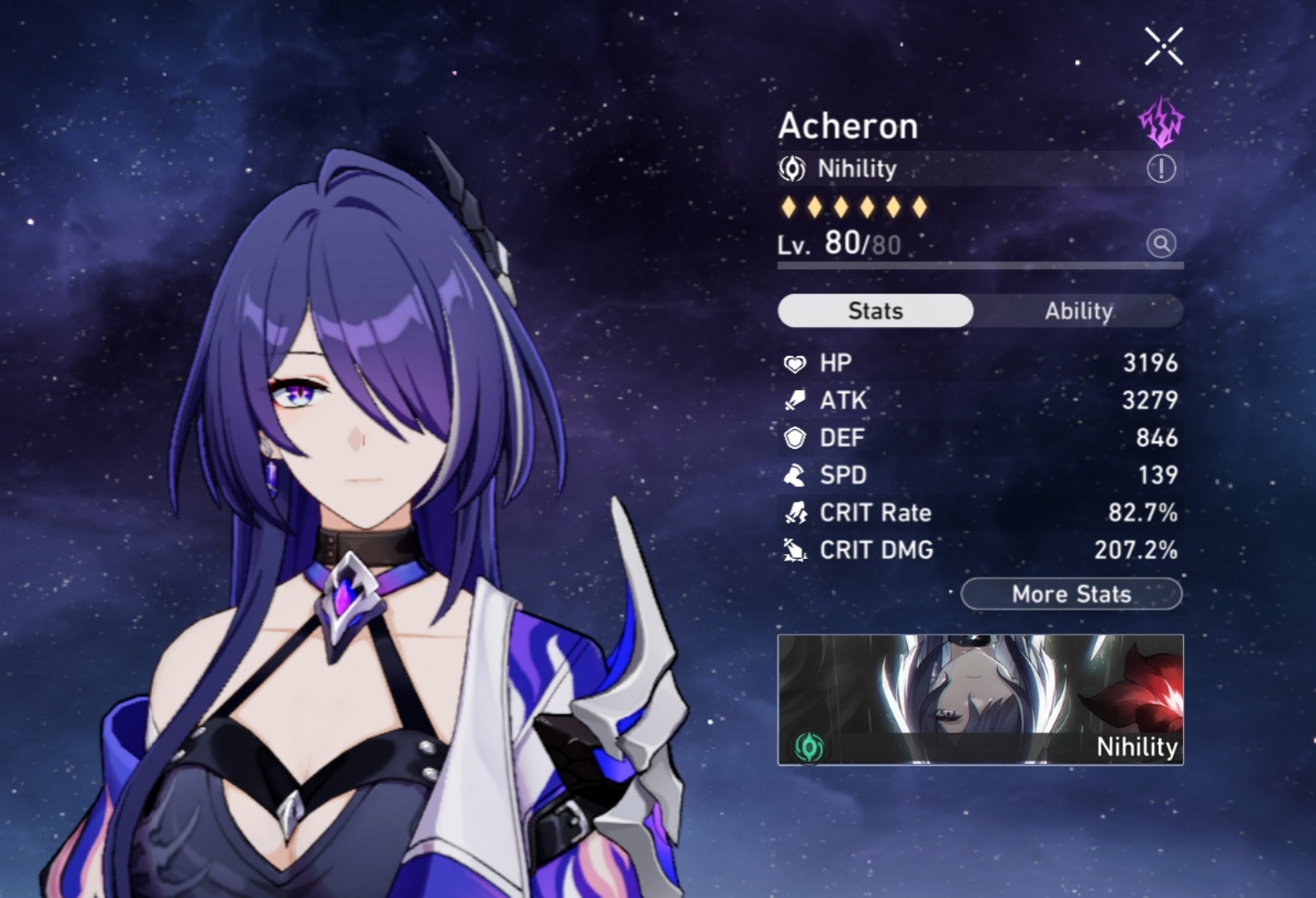
Task: Click the green Nihility emblem on the path banner
Action: (809, 748)
